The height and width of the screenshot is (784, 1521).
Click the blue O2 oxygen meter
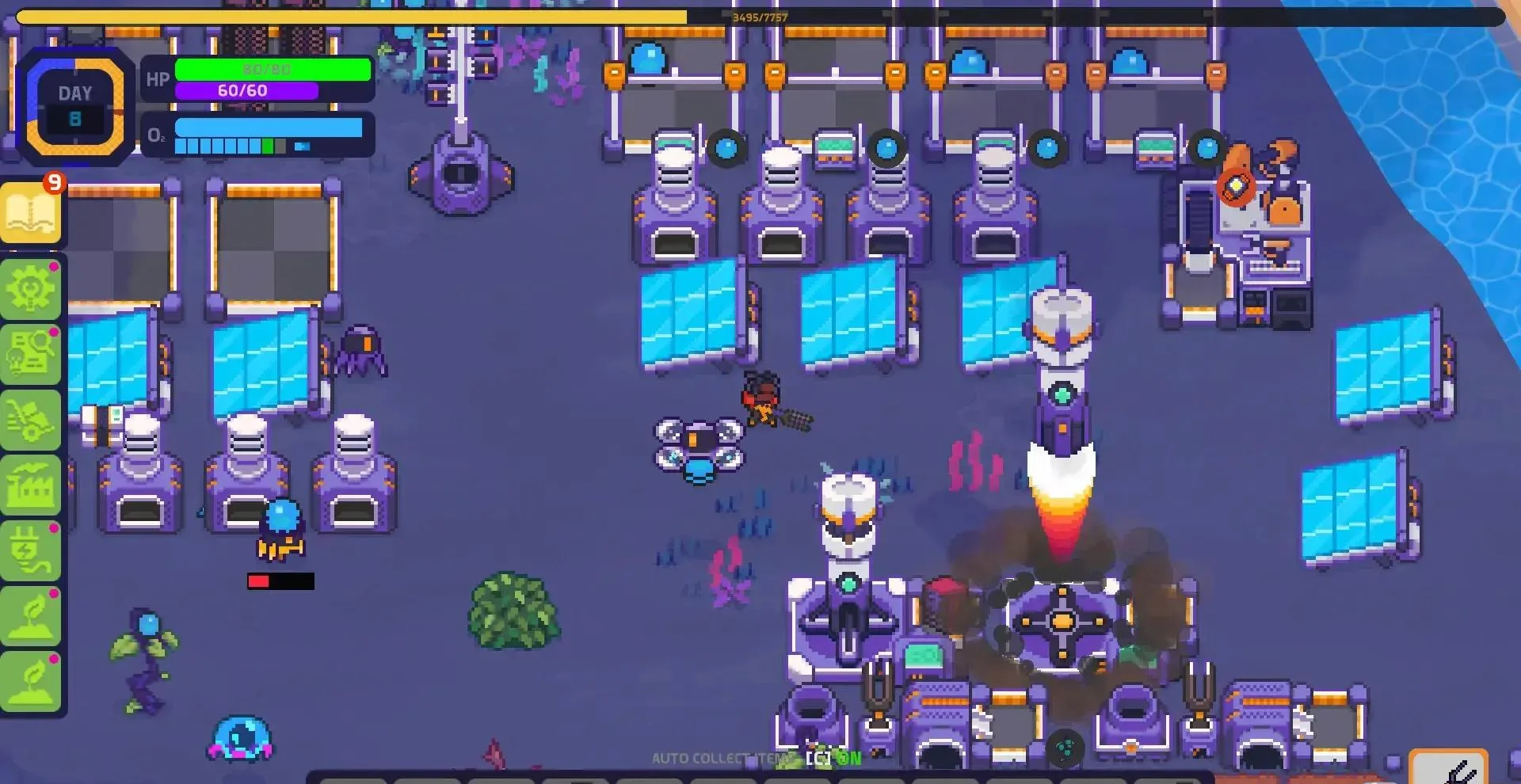269,127
